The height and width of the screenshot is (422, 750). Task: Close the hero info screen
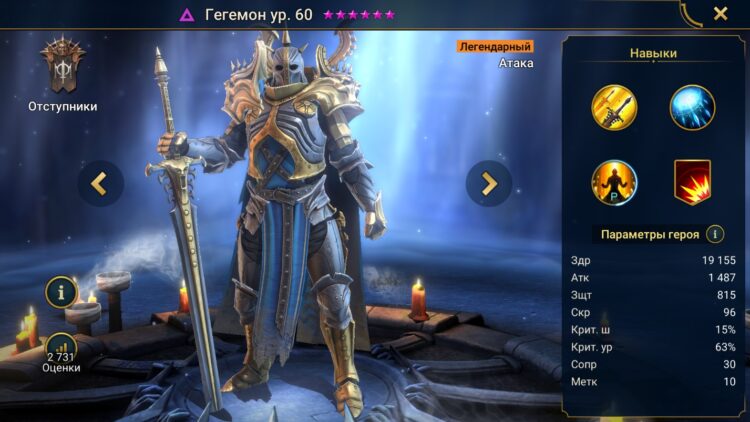coord(720,14)
